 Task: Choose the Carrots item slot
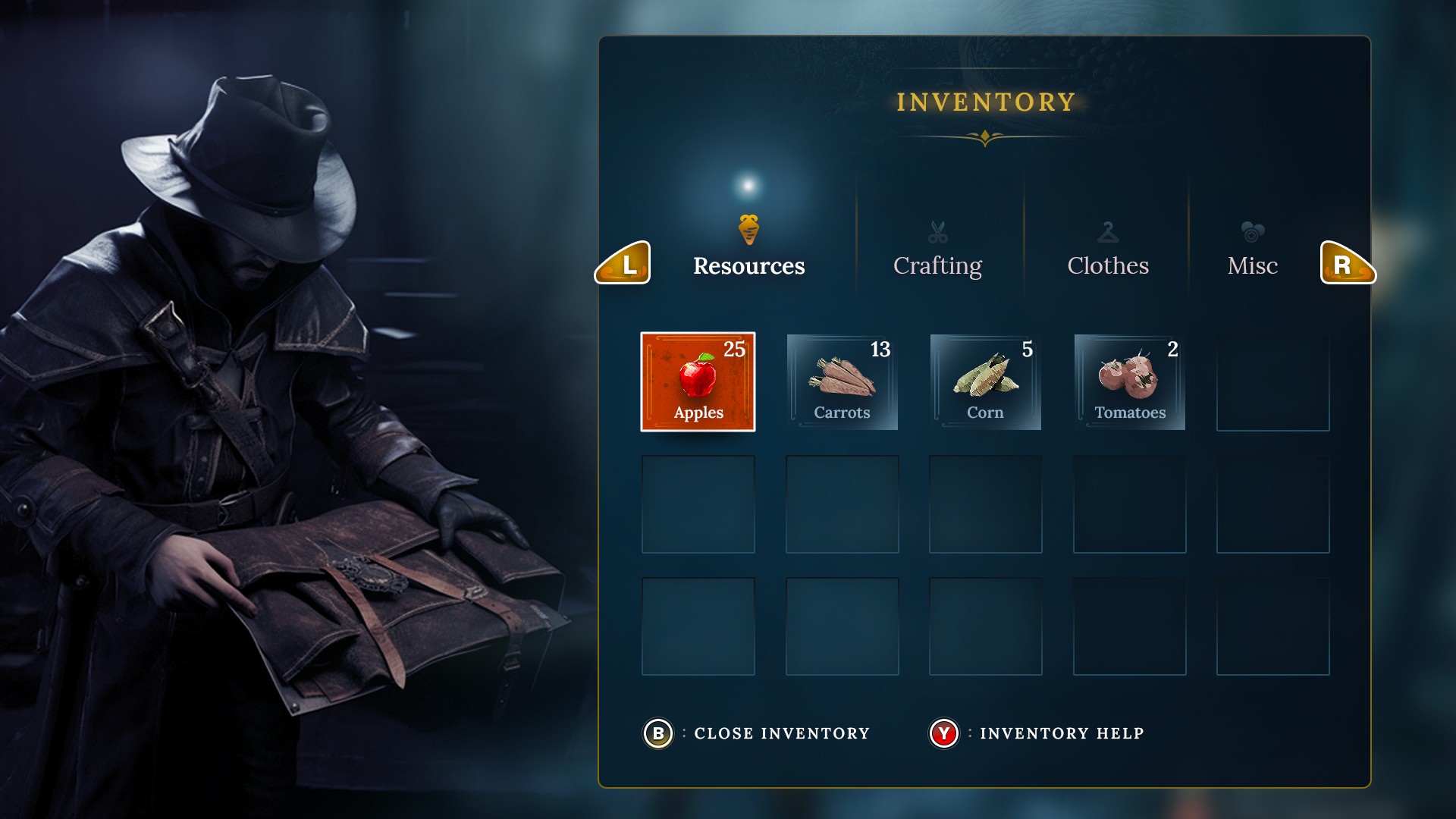842,381
